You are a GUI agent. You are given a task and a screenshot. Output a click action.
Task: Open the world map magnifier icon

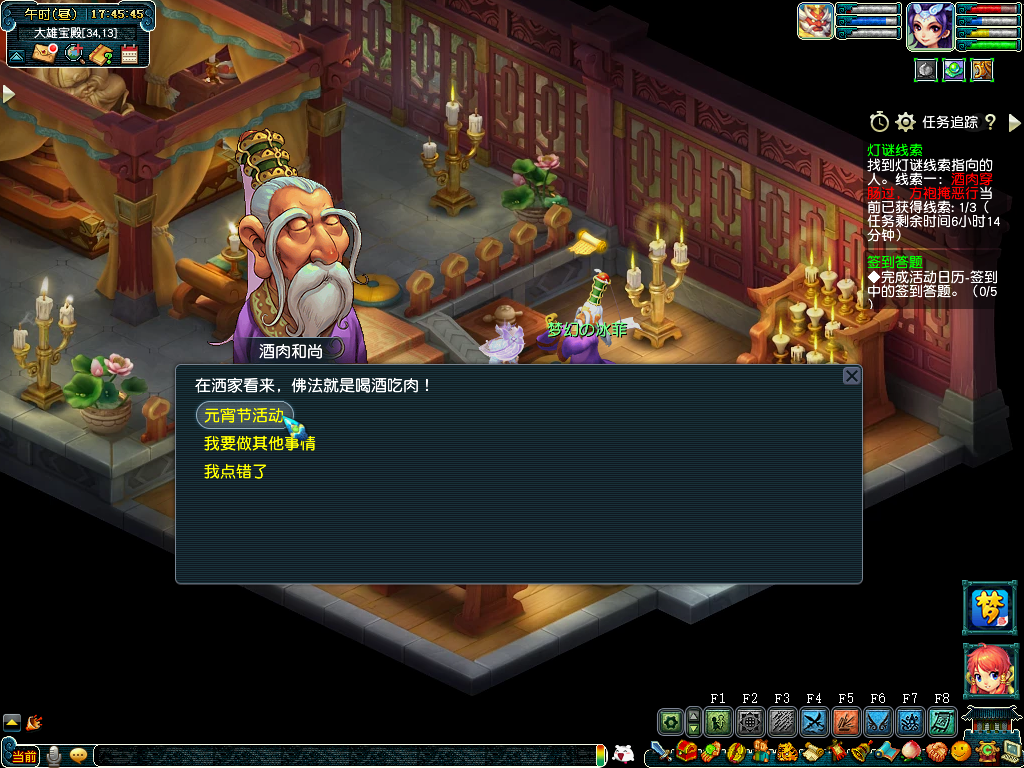pos(73,53)
